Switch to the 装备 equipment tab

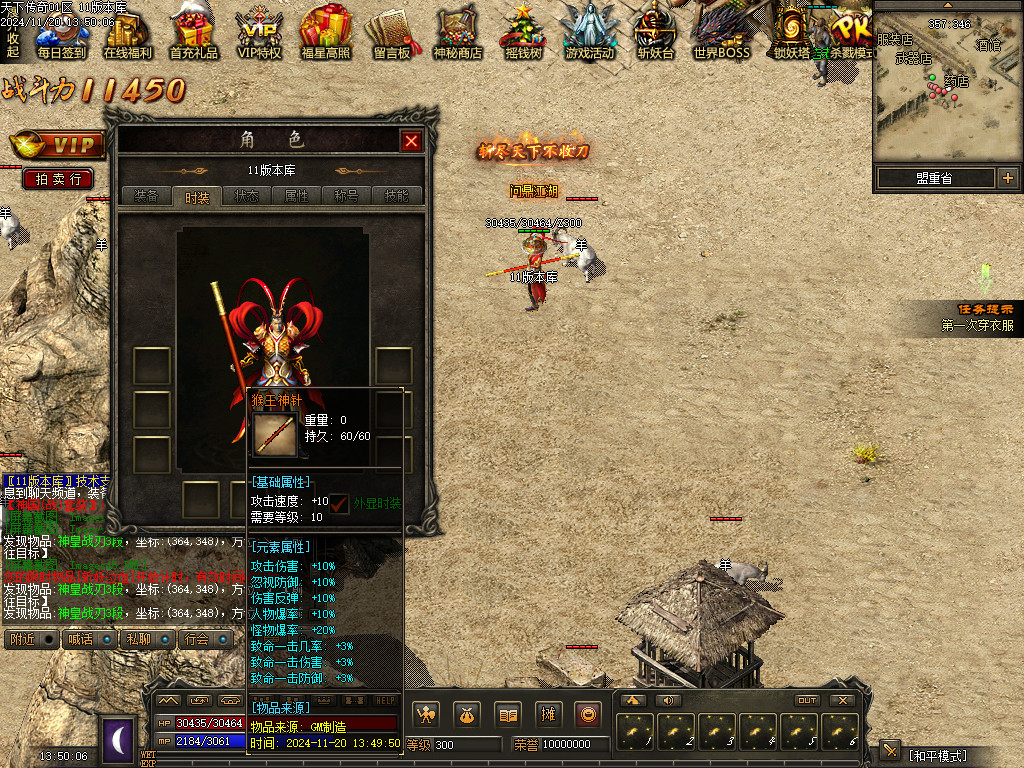tap(146, 196)
